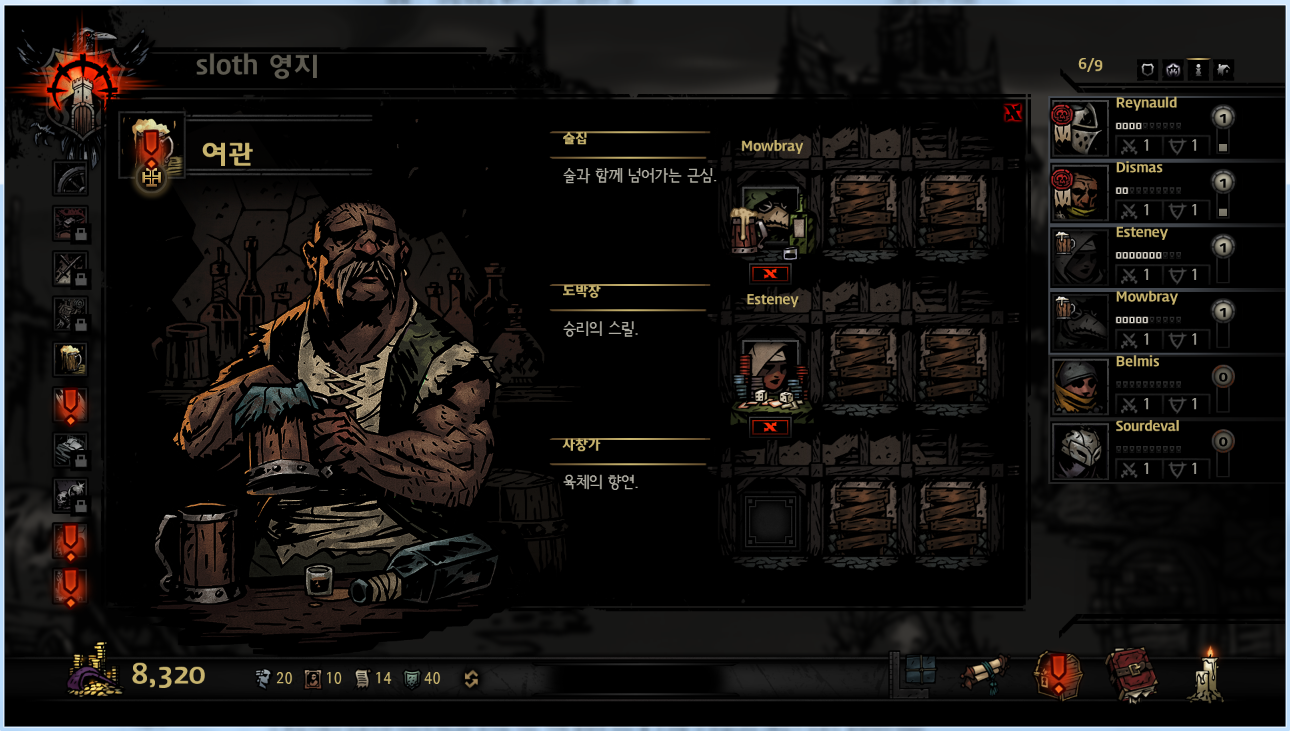
Task: Open the stagecoach wheel building icon
Action: [x=70, y=178]
